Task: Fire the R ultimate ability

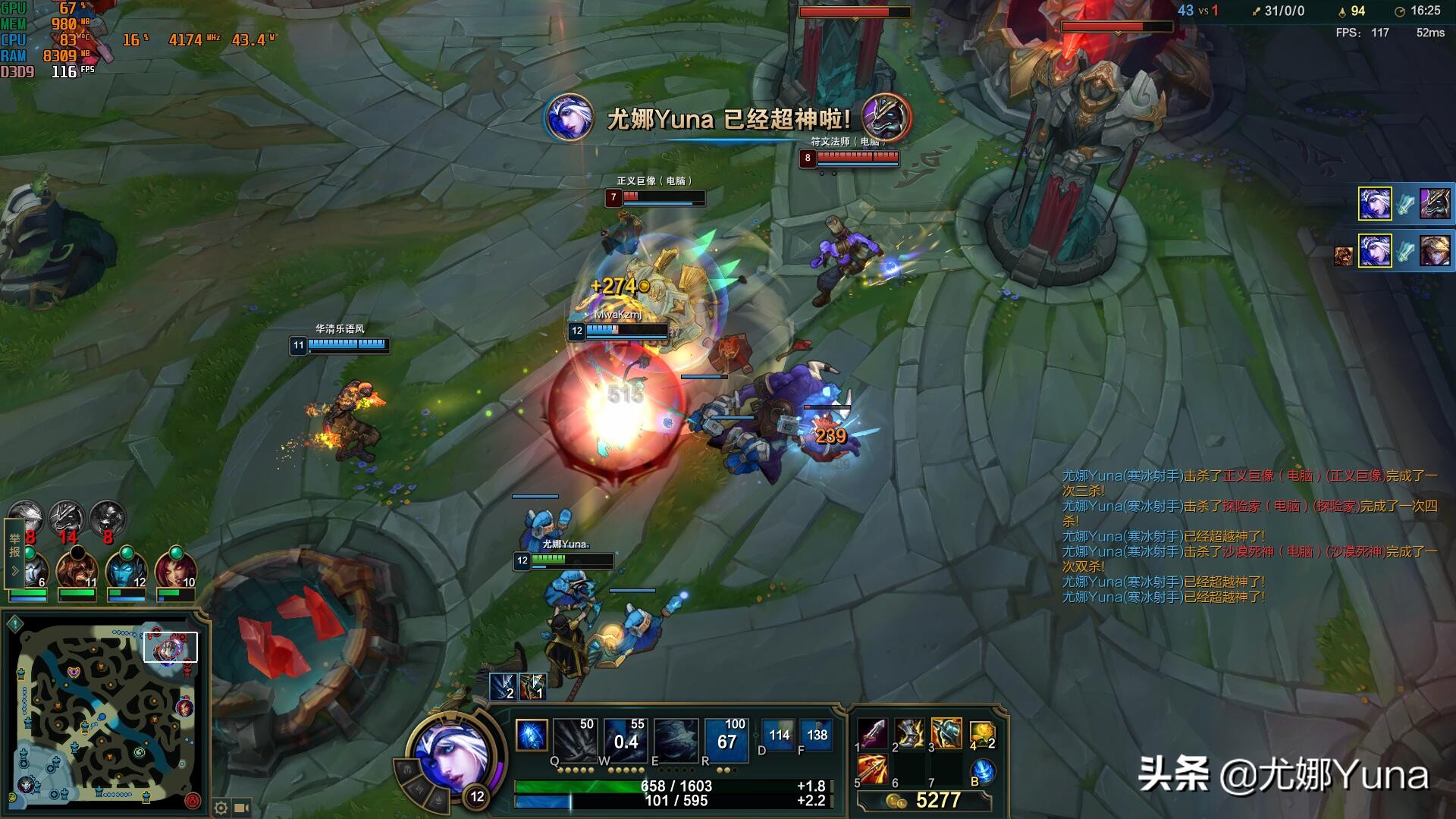Action: coord(726,739)
